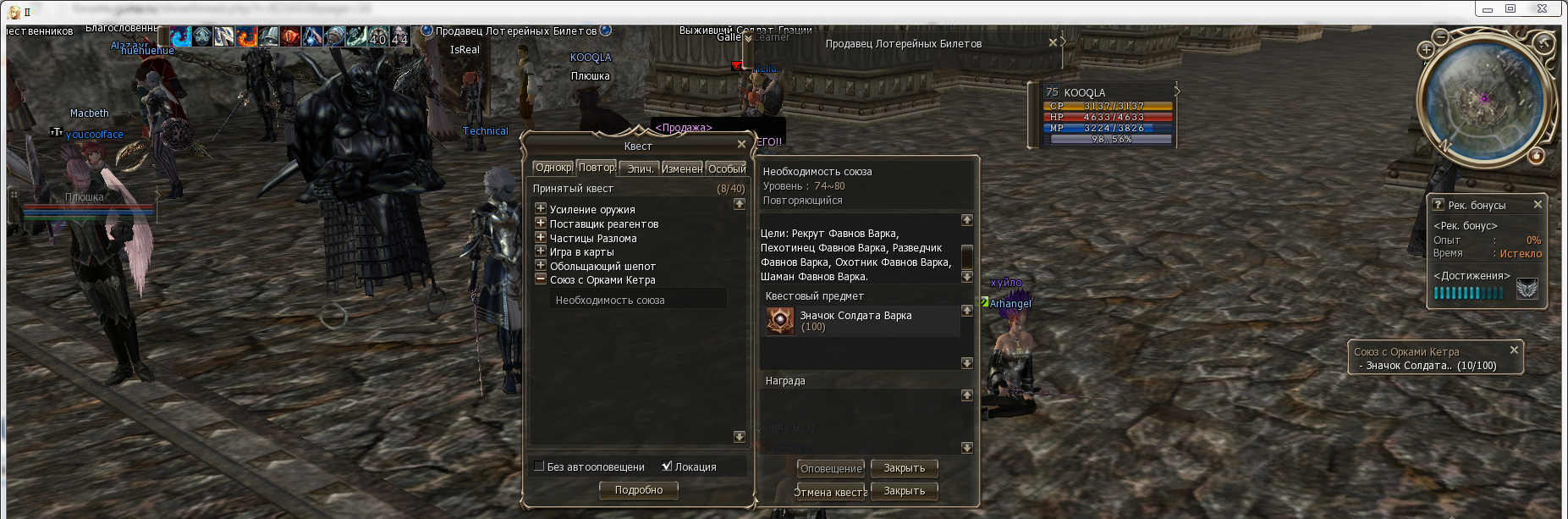Abandon quest with Отмена квеста button

tap(831, 492)
